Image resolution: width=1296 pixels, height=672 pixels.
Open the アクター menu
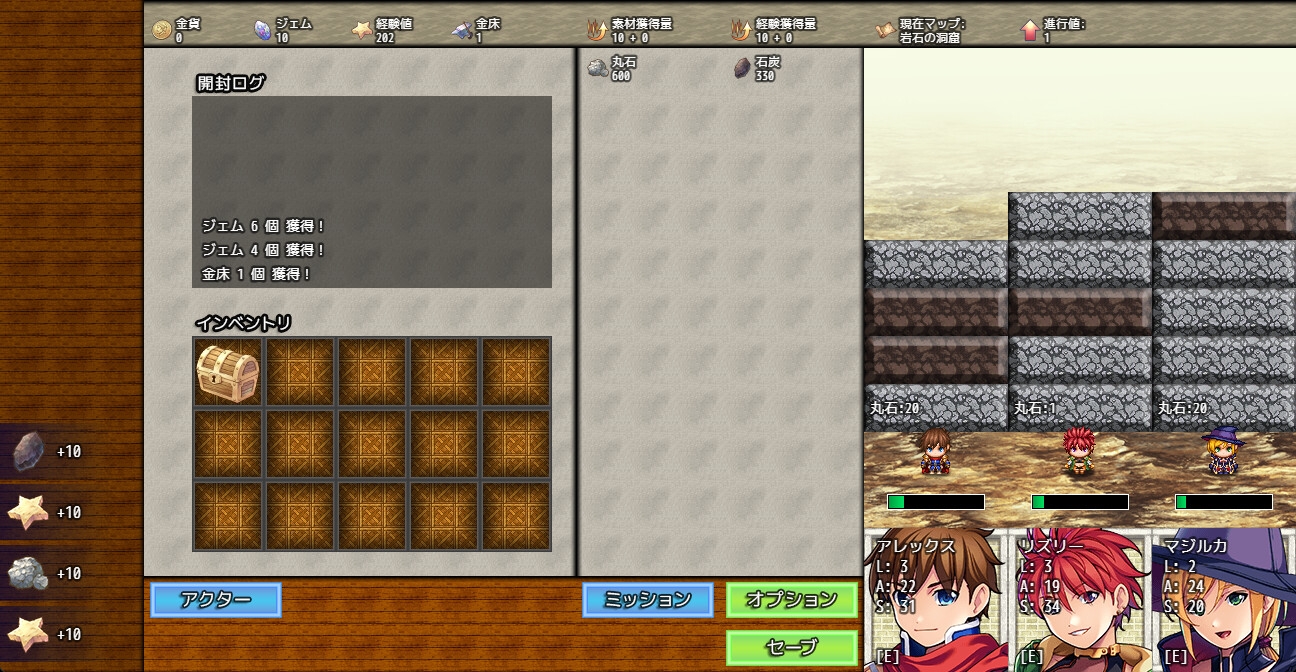coord(216,600)
